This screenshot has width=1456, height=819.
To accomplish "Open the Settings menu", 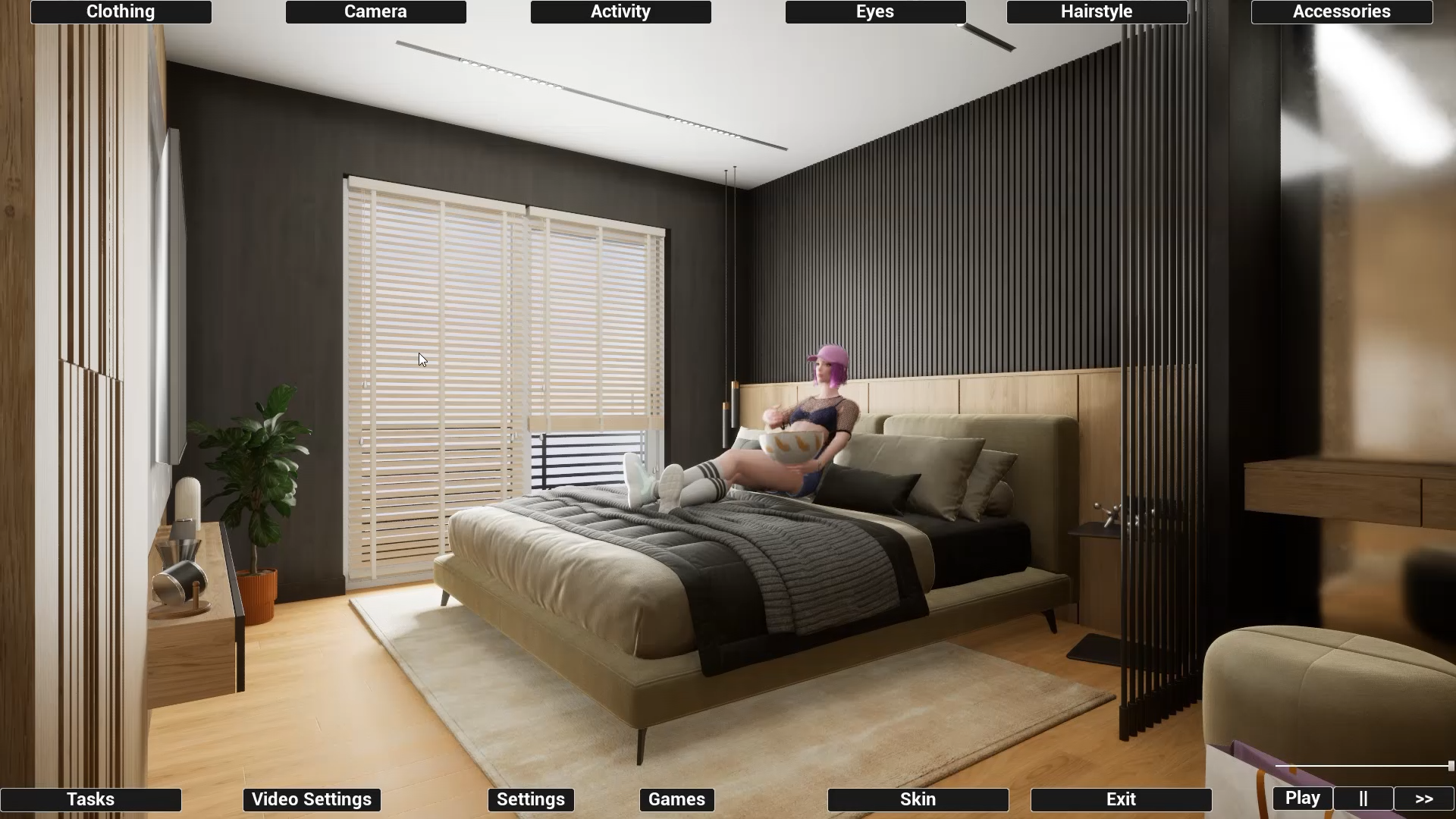I will (x=530, y=799).
